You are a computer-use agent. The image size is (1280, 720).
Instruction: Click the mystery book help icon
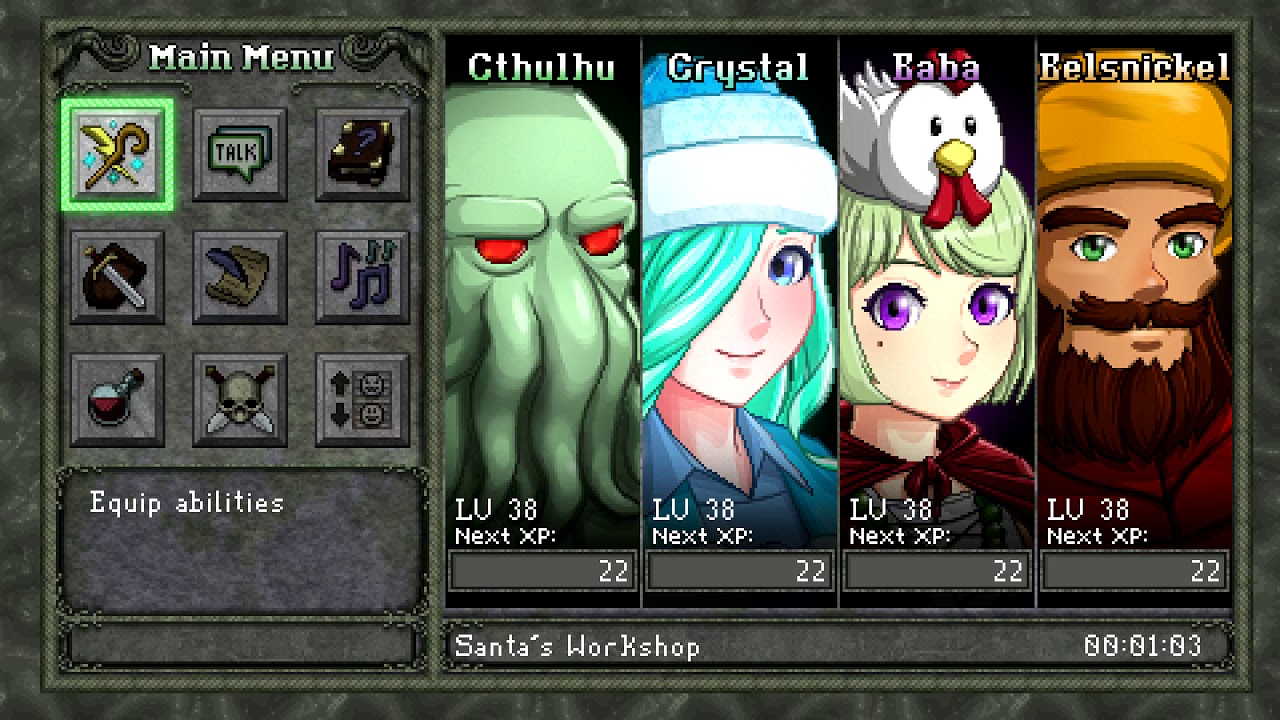pyautogui.click(x=361, y=152)
